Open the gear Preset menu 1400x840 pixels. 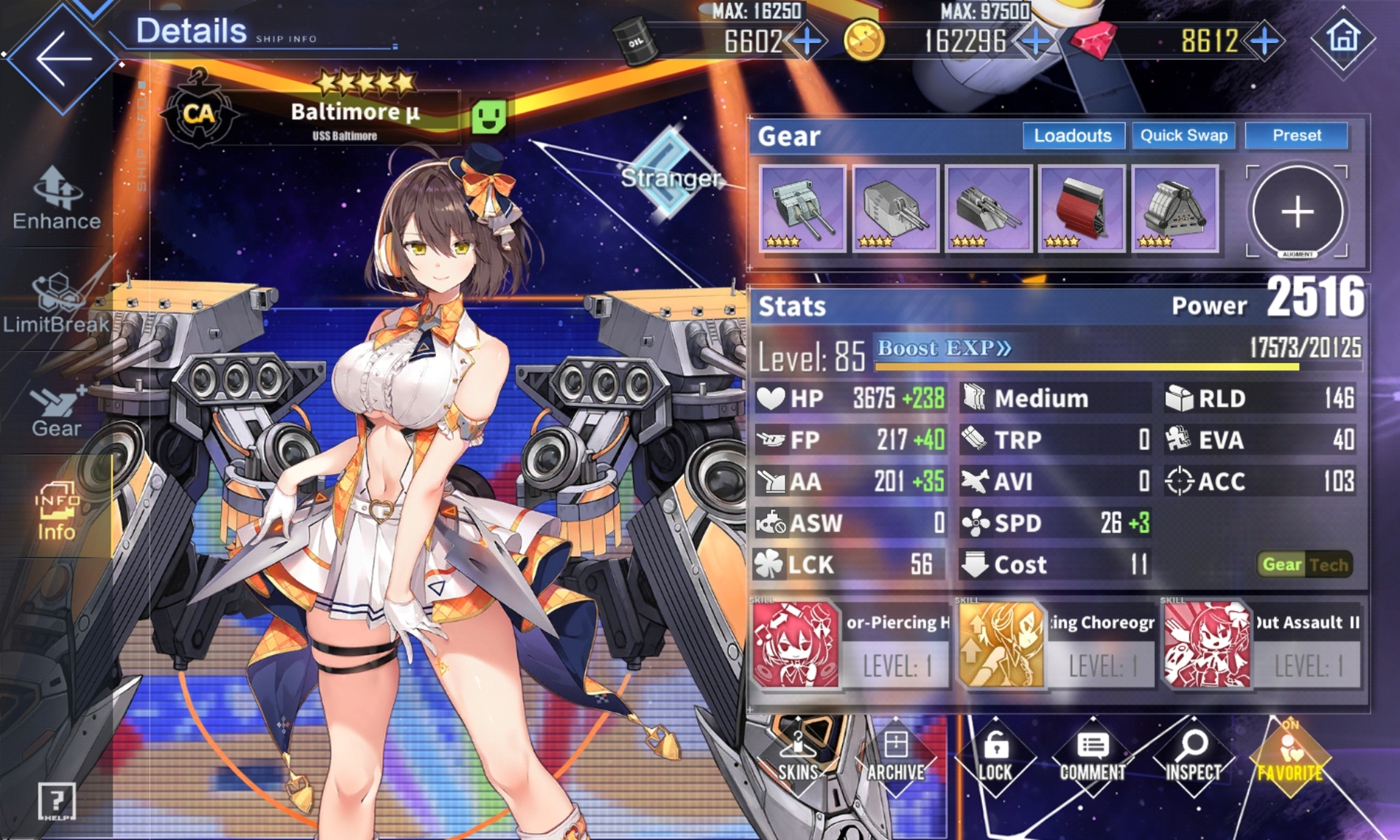point(1296,136)
